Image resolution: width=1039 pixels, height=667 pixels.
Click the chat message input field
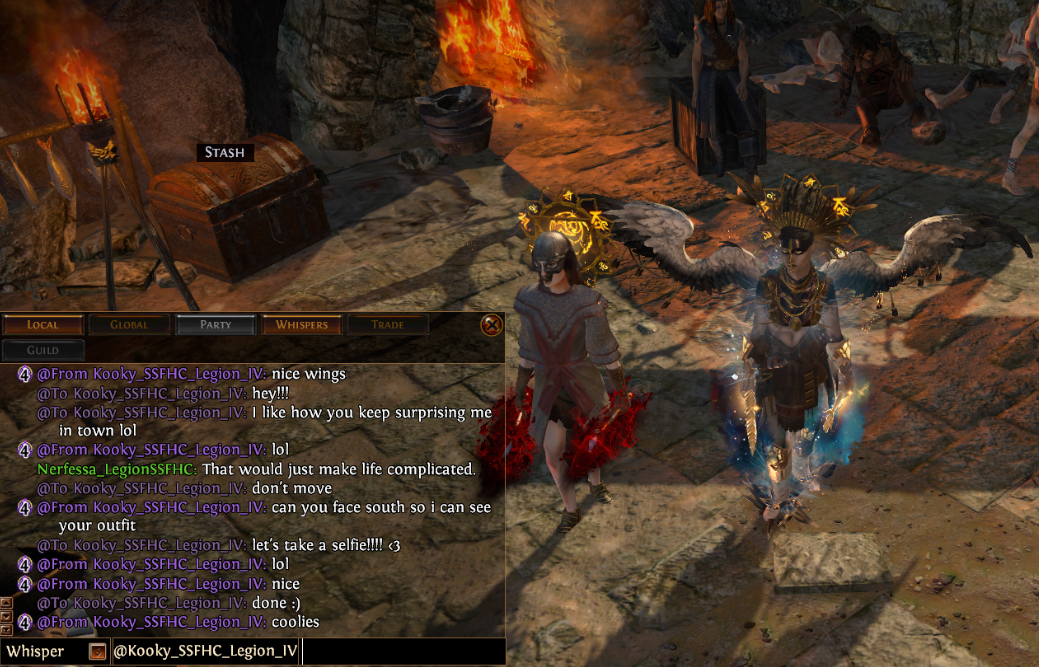(400, 652)
